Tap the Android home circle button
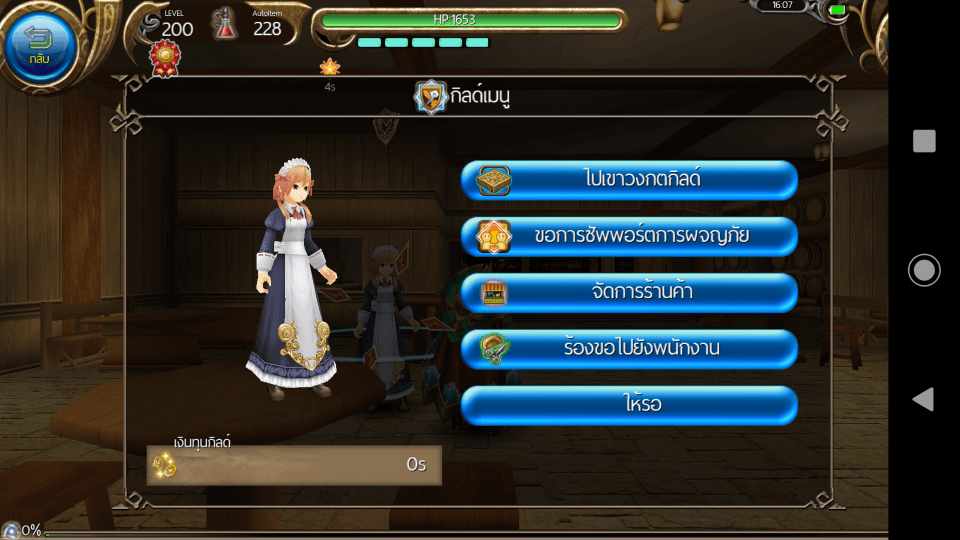The width and height of the screenshot is (960, 540). [x=924, y=270]
